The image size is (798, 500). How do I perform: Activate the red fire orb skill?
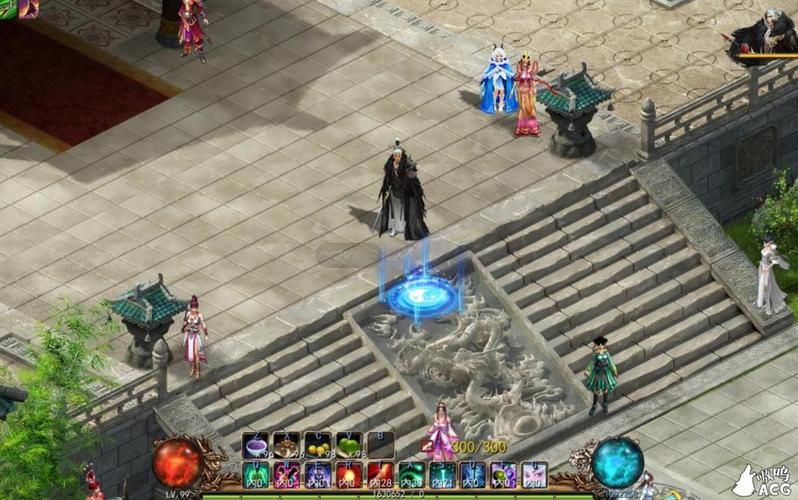[x=349, y=474]
